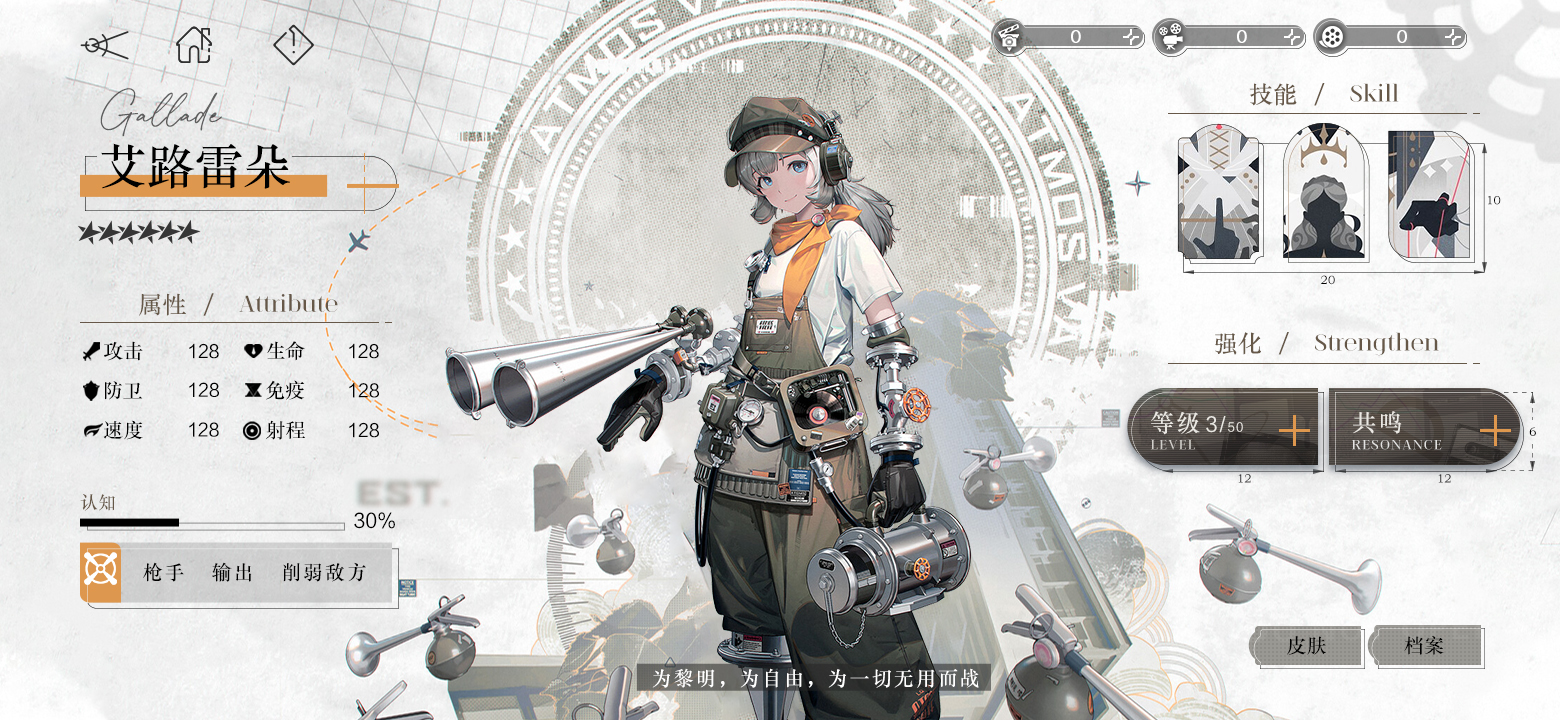Viewport: 1560px width, 720px height.
Task: Select the pointing hand skill card
Action: (x=1219, y=194)
